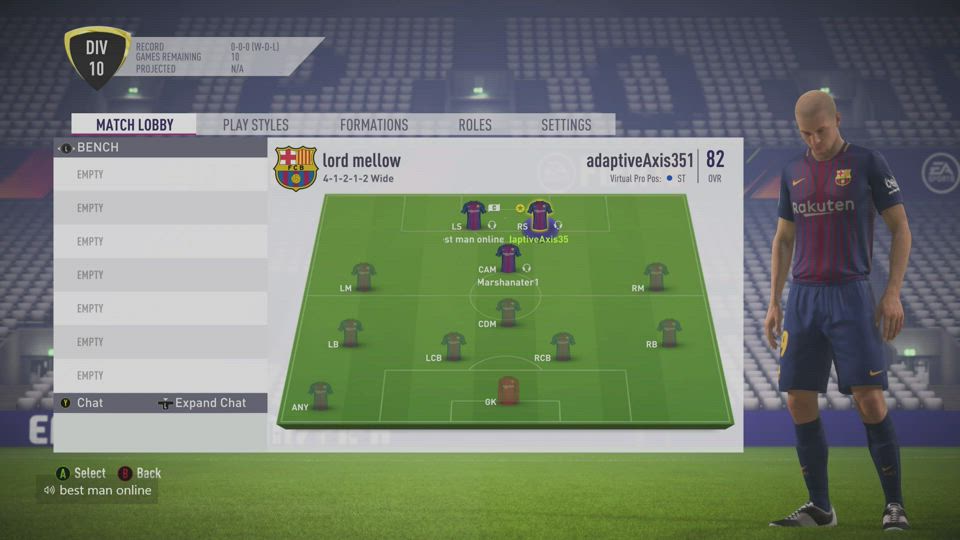This screenshot has height=540, width=960.
Task: Select the RB defender position
Action: pos(669,332)
